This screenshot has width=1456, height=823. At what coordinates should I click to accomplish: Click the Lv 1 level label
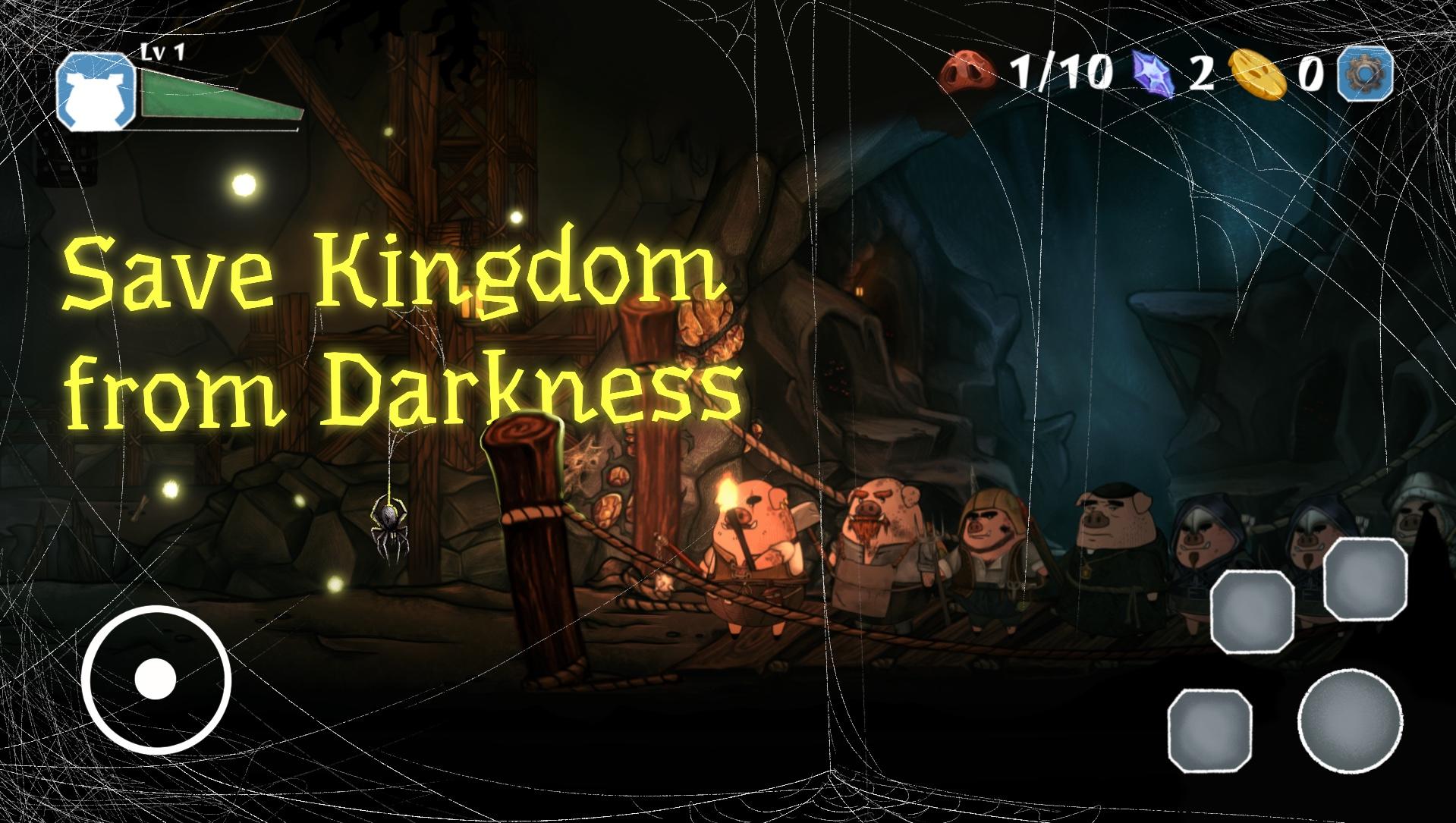[163, 52]
